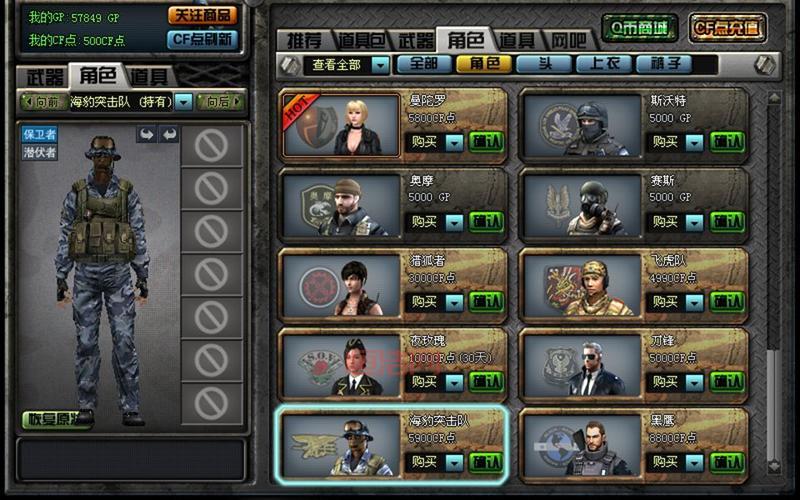This screenshot has width=800, height=500.
Task: Switch to the 道具包 shop tab
Action: point(360,41)
